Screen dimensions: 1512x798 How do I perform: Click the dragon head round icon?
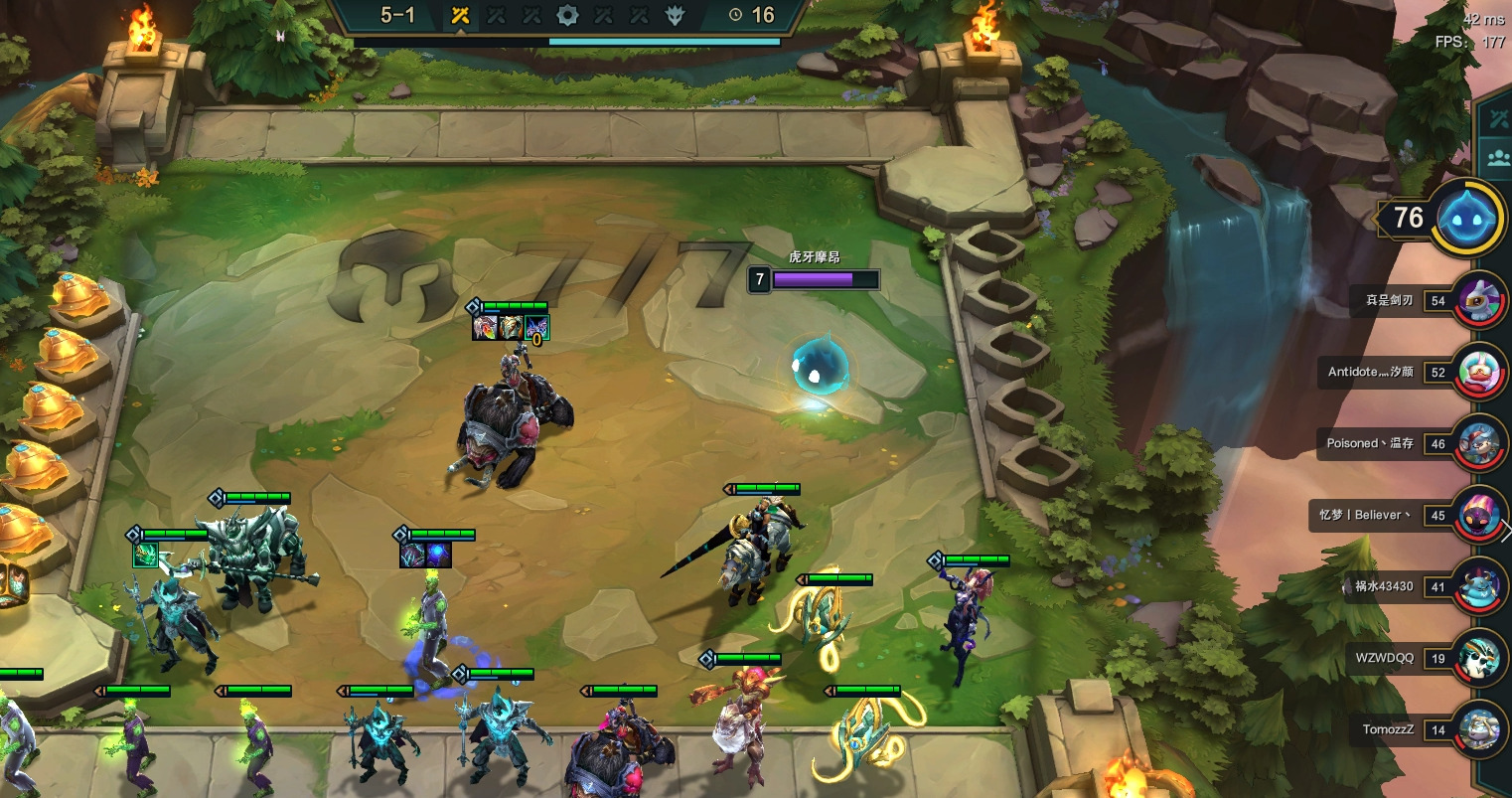tap(676, 15)
